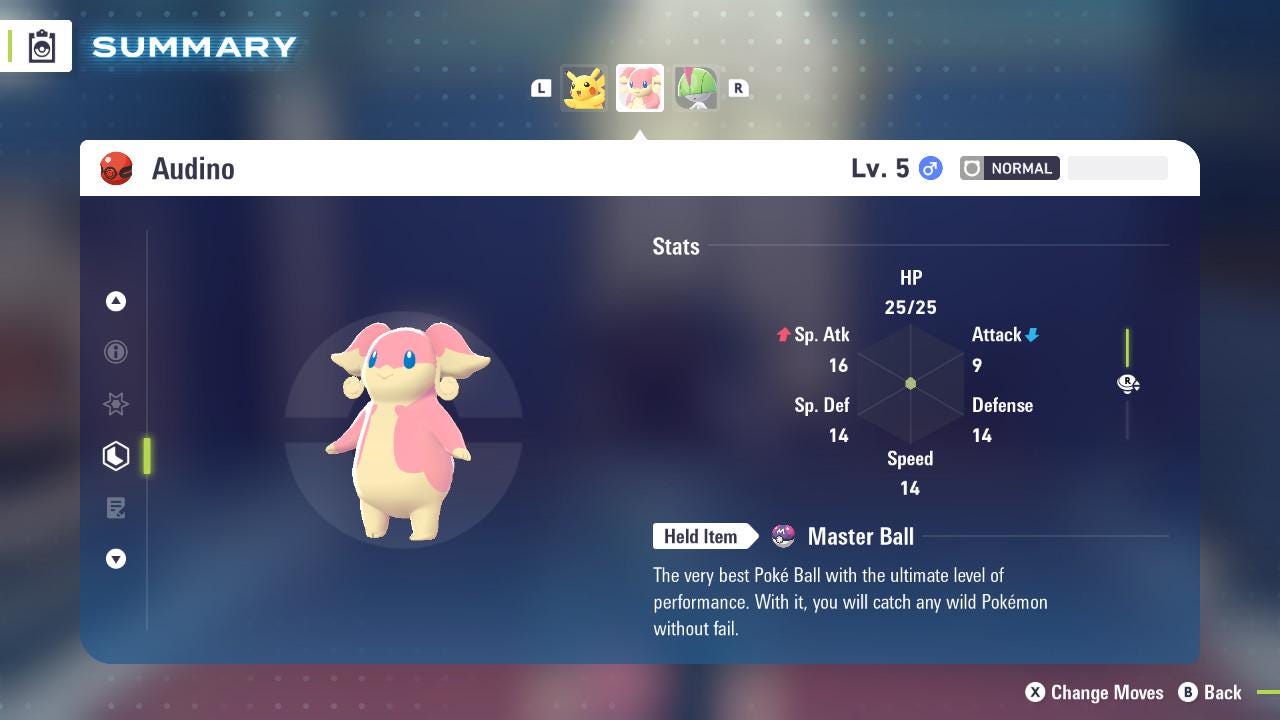Select the NORMAL type badge
This screenshot has height=720, width=1280.
pyautogui.click(x=1010, y=168)
